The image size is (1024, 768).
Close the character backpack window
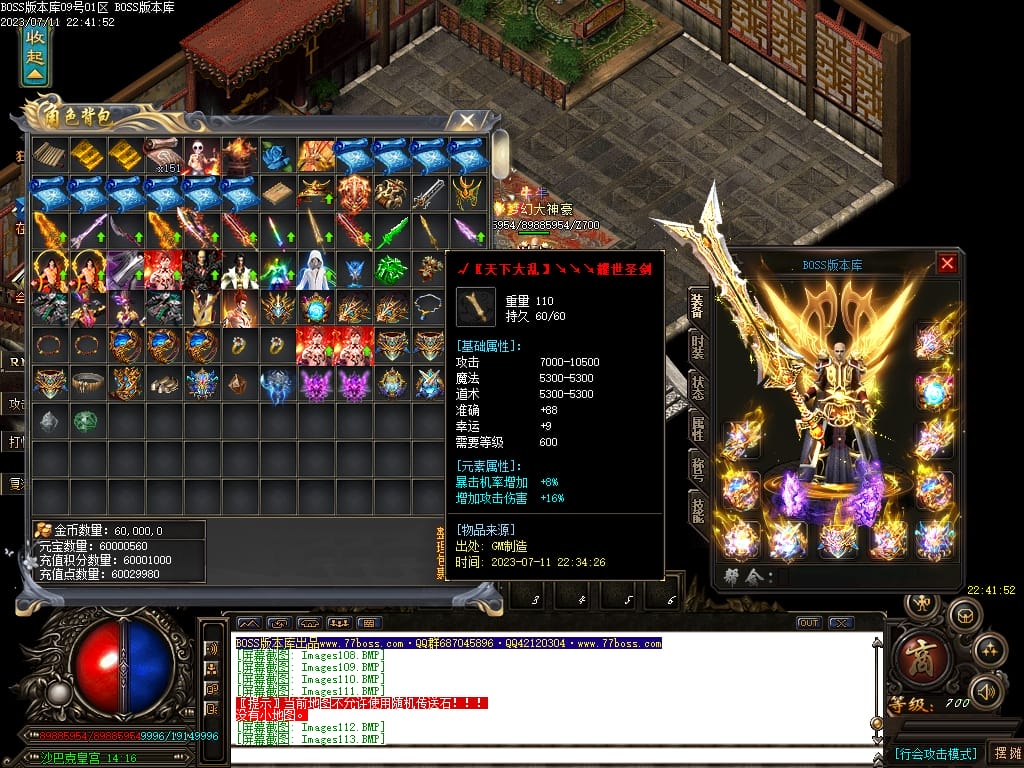tap(467, 121)
